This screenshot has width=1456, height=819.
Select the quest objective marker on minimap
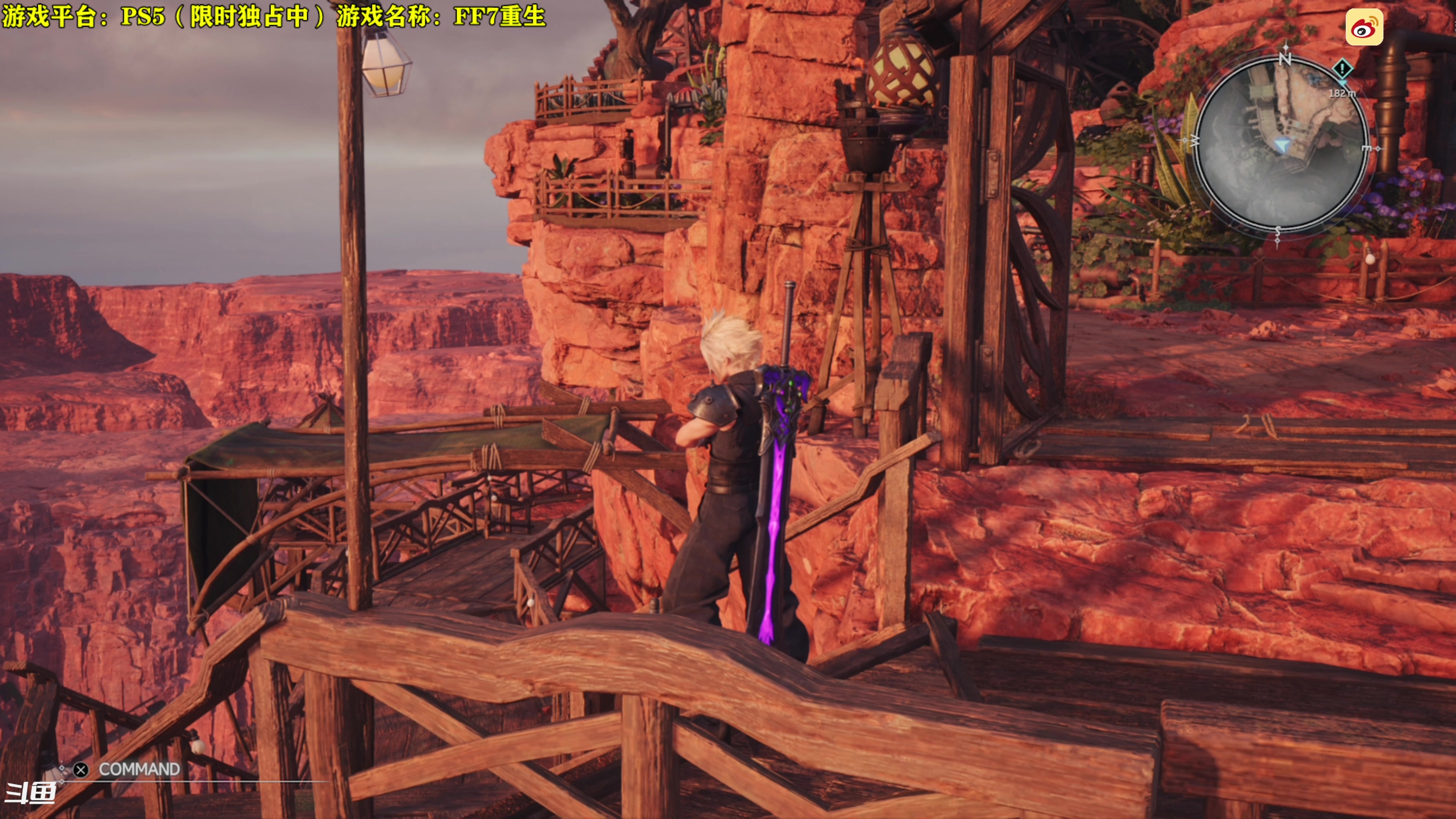coord(1342,69)
